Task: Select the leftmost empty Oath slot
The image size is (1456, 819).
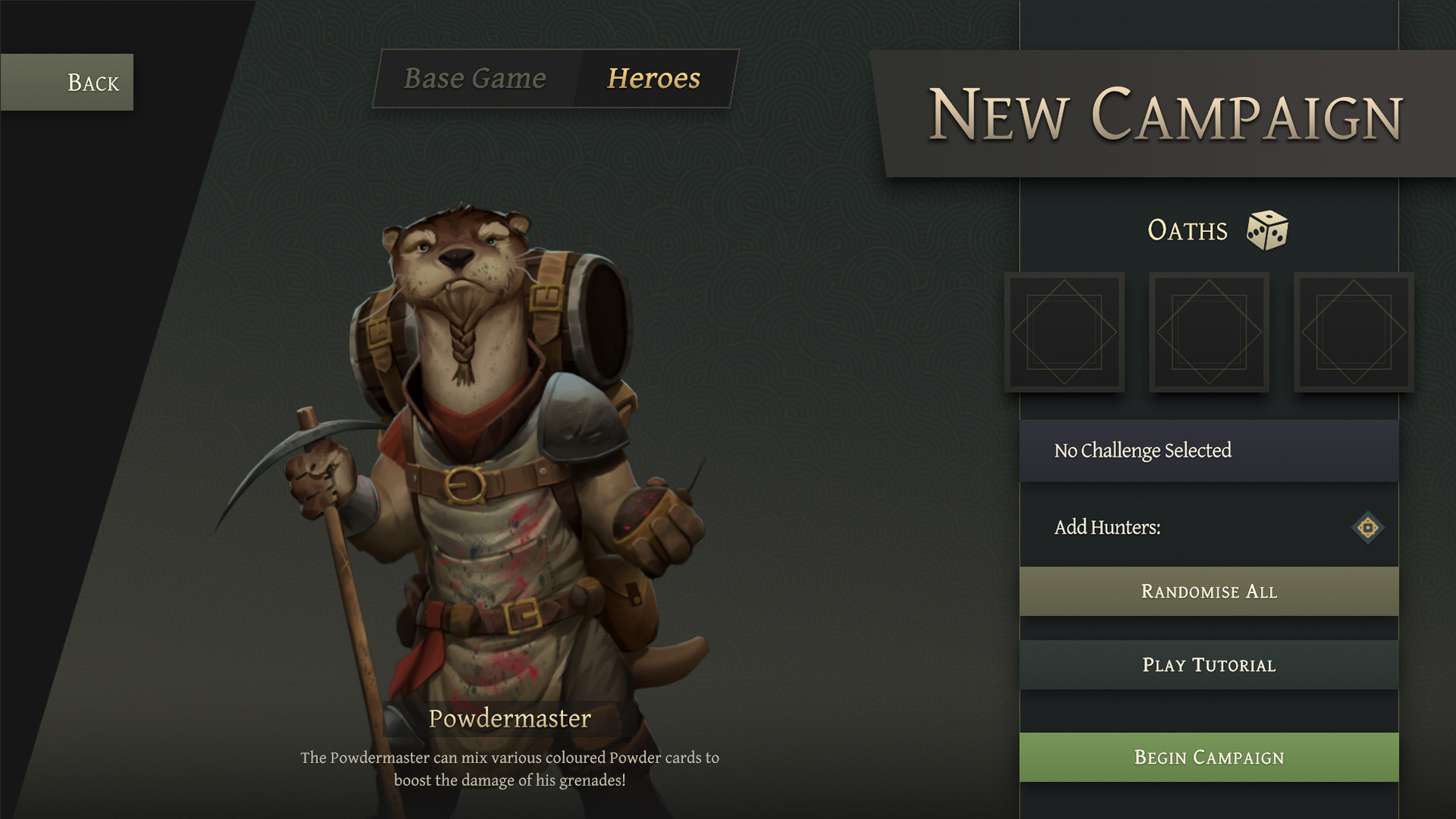Action: (1065, 332)
